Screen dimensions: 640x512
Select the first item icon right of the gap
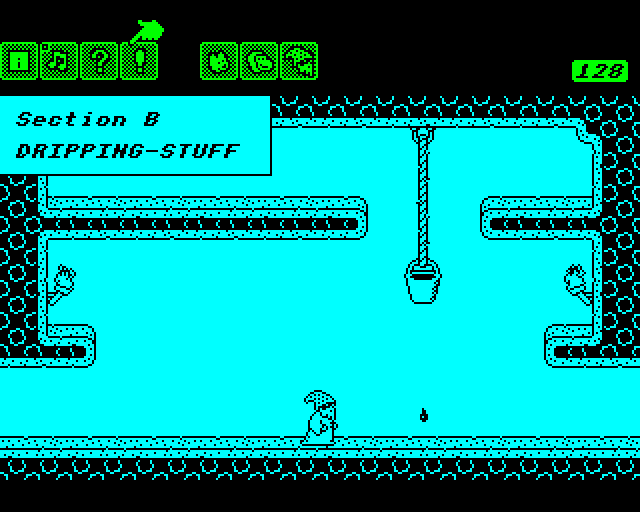[219, 61]
